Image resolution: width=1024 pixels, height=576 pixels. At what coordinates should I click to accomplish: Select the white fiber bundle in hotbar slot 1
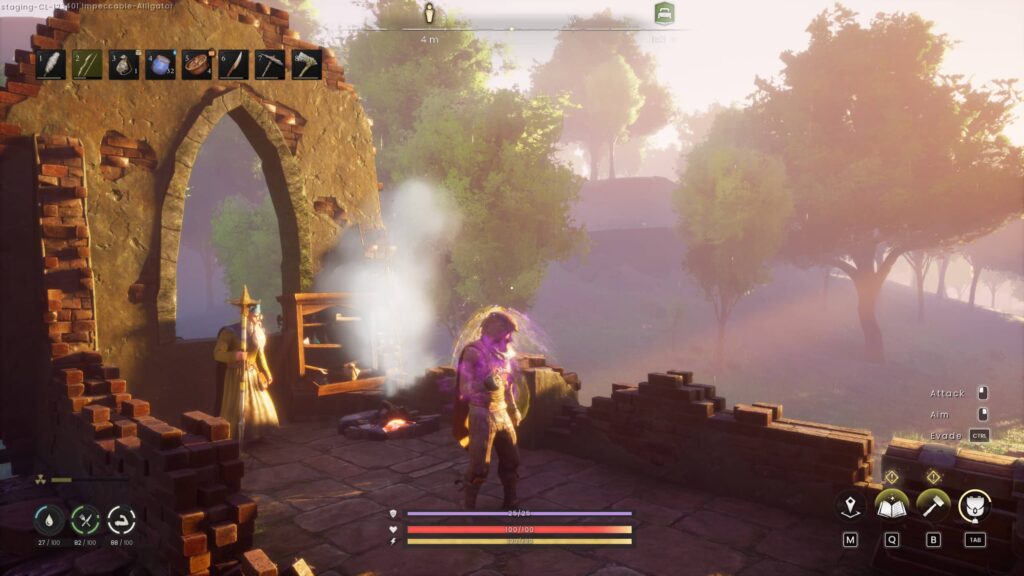[x=50, y=65]
